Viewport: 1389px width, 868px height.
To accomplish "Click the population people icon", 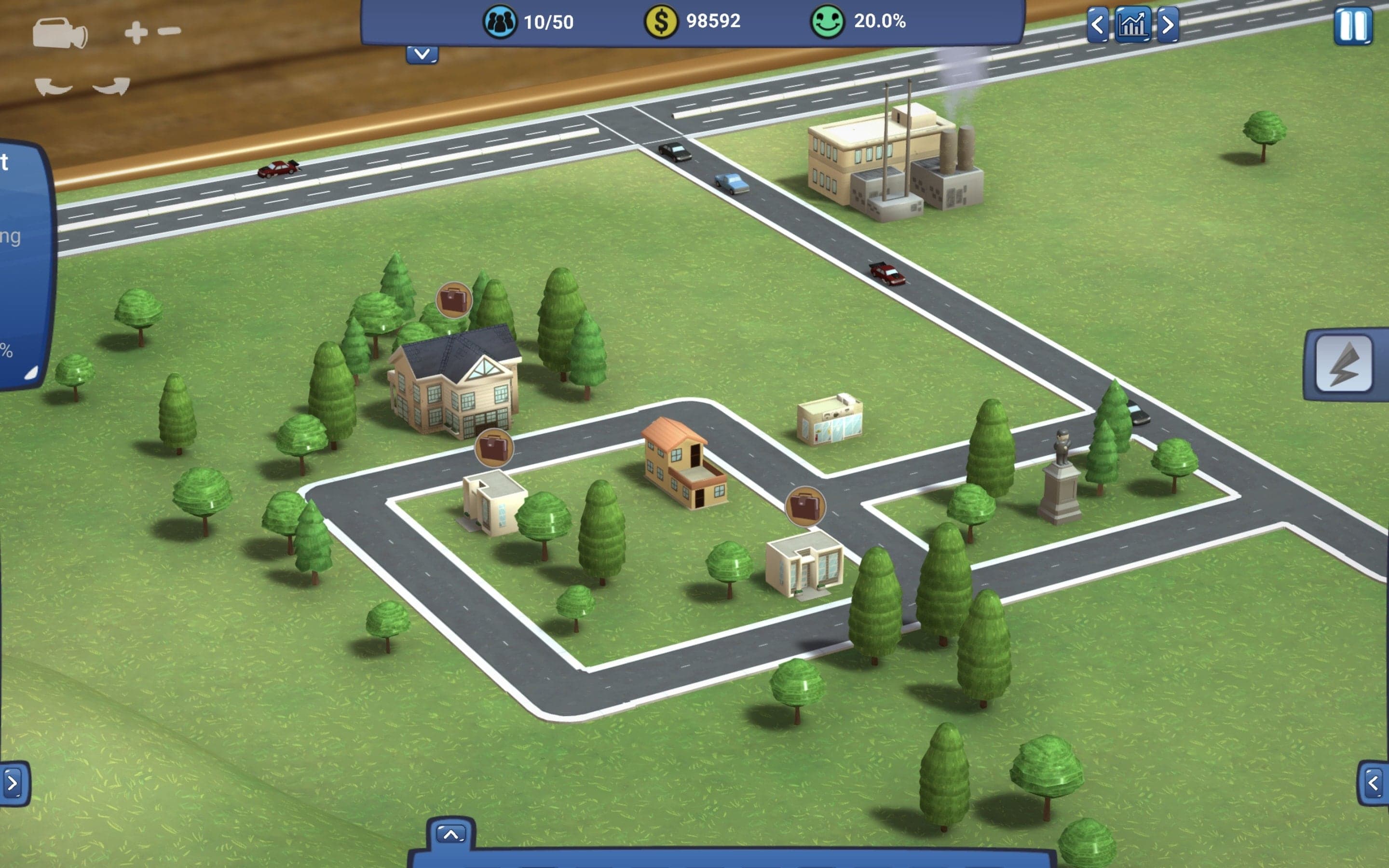I will click(x=499, y=22).
